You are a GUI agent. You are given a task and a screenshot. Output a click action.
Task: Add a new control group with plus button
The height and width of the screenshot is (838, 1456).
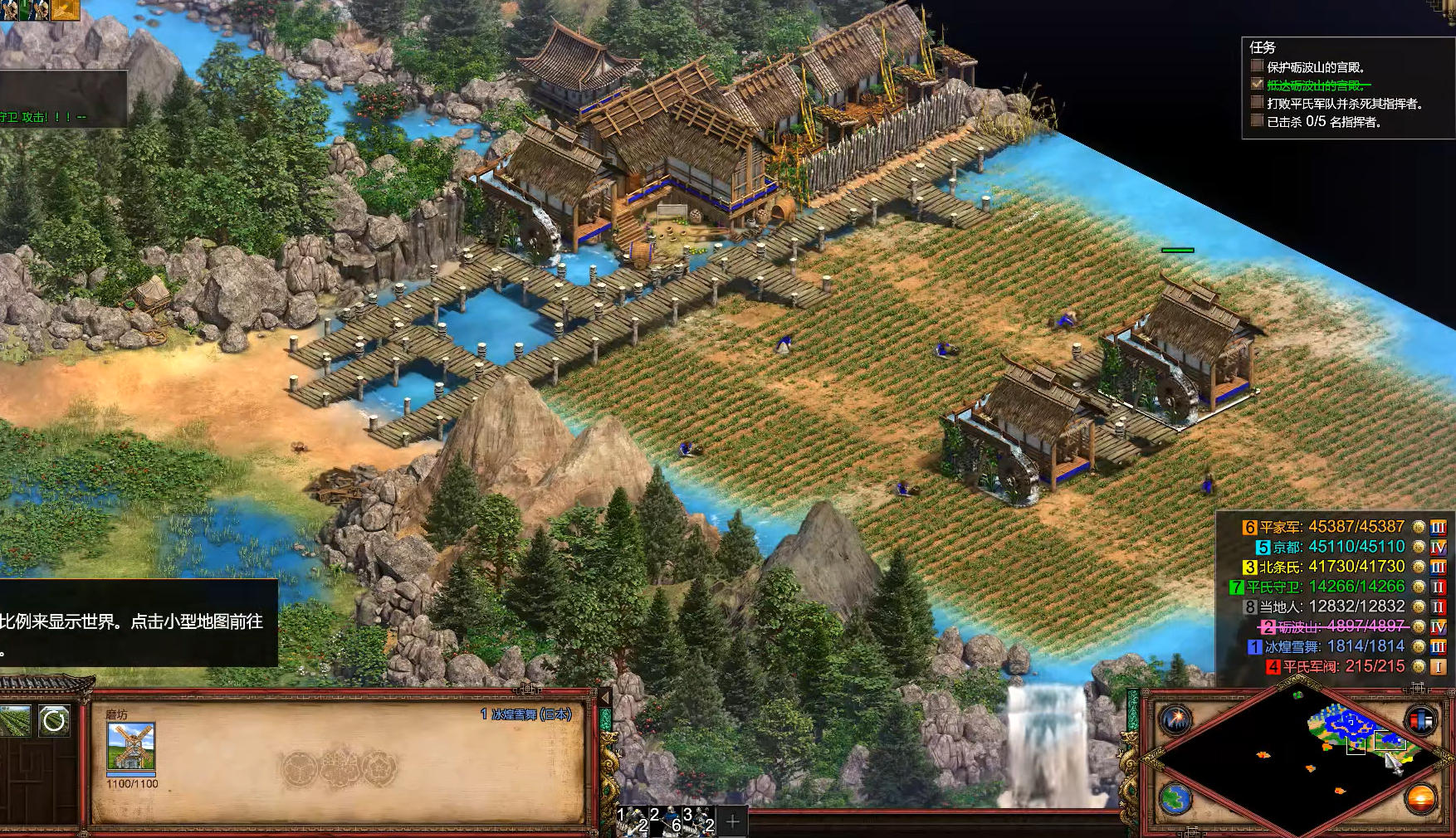pos(733,822)
